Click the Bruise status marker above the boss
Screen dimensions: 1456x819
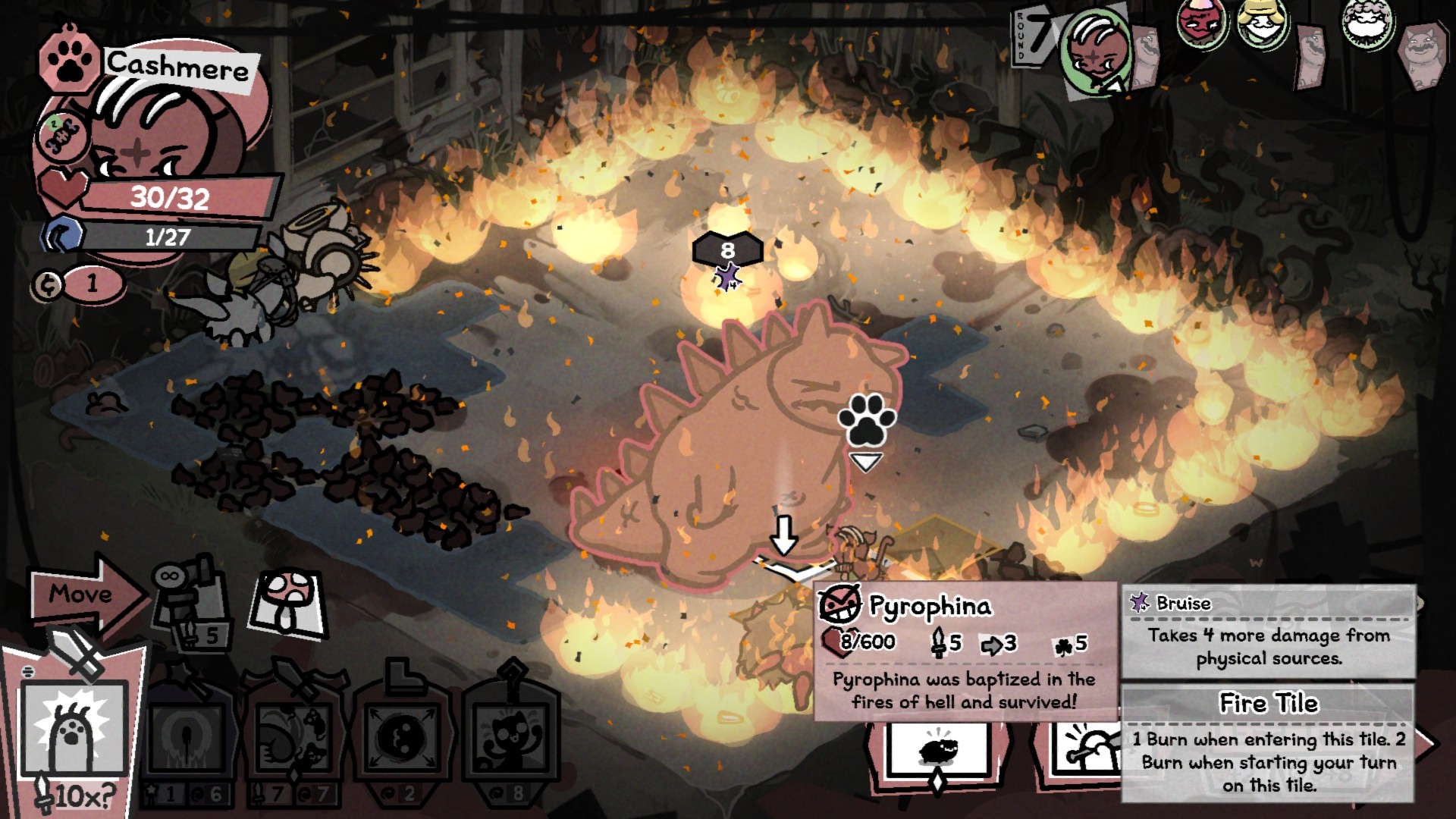[728, 278]
